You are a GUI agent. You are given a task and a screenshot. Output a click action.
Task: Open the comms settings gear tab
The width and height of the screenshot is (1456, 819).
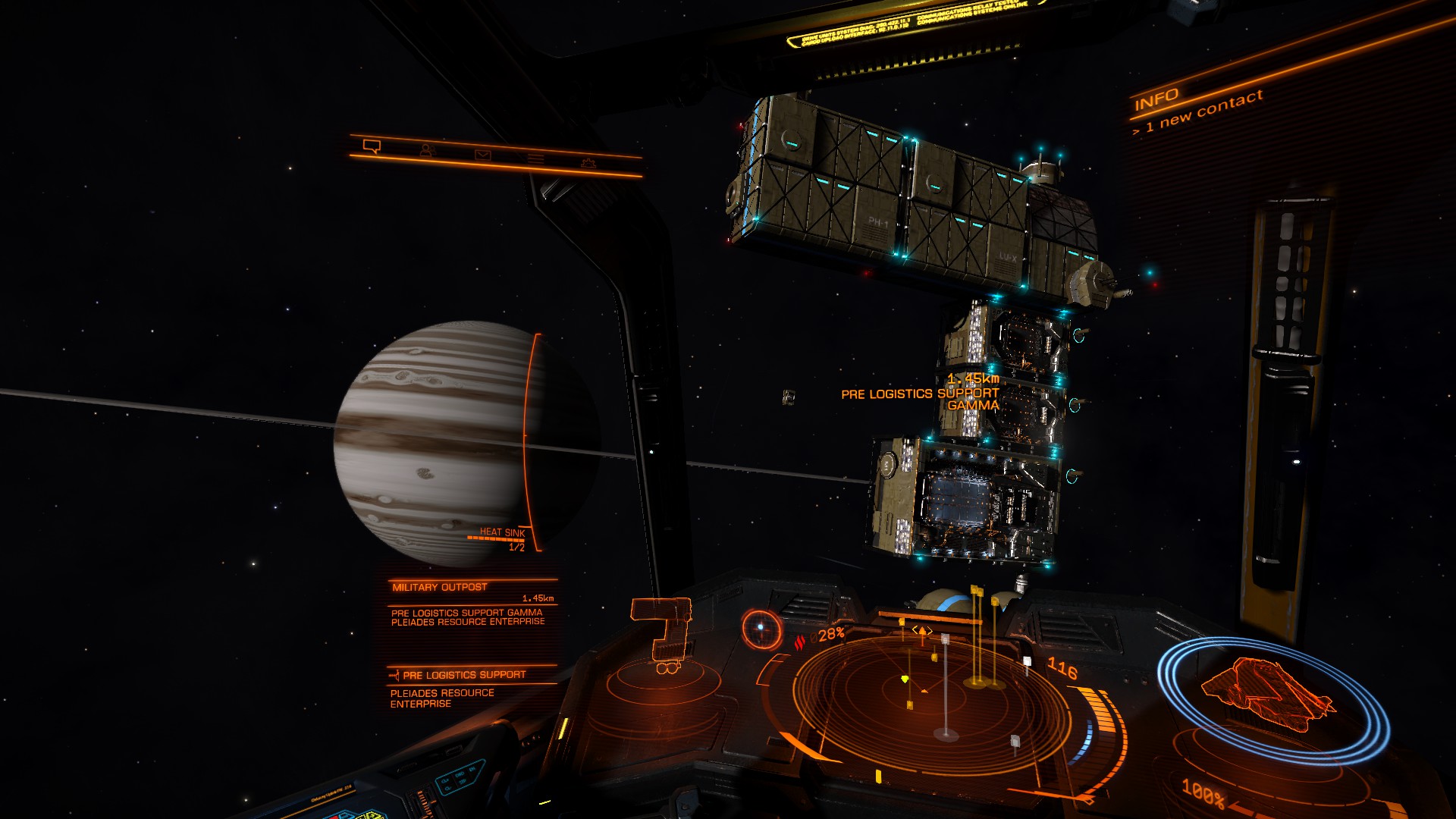point(588,162)
